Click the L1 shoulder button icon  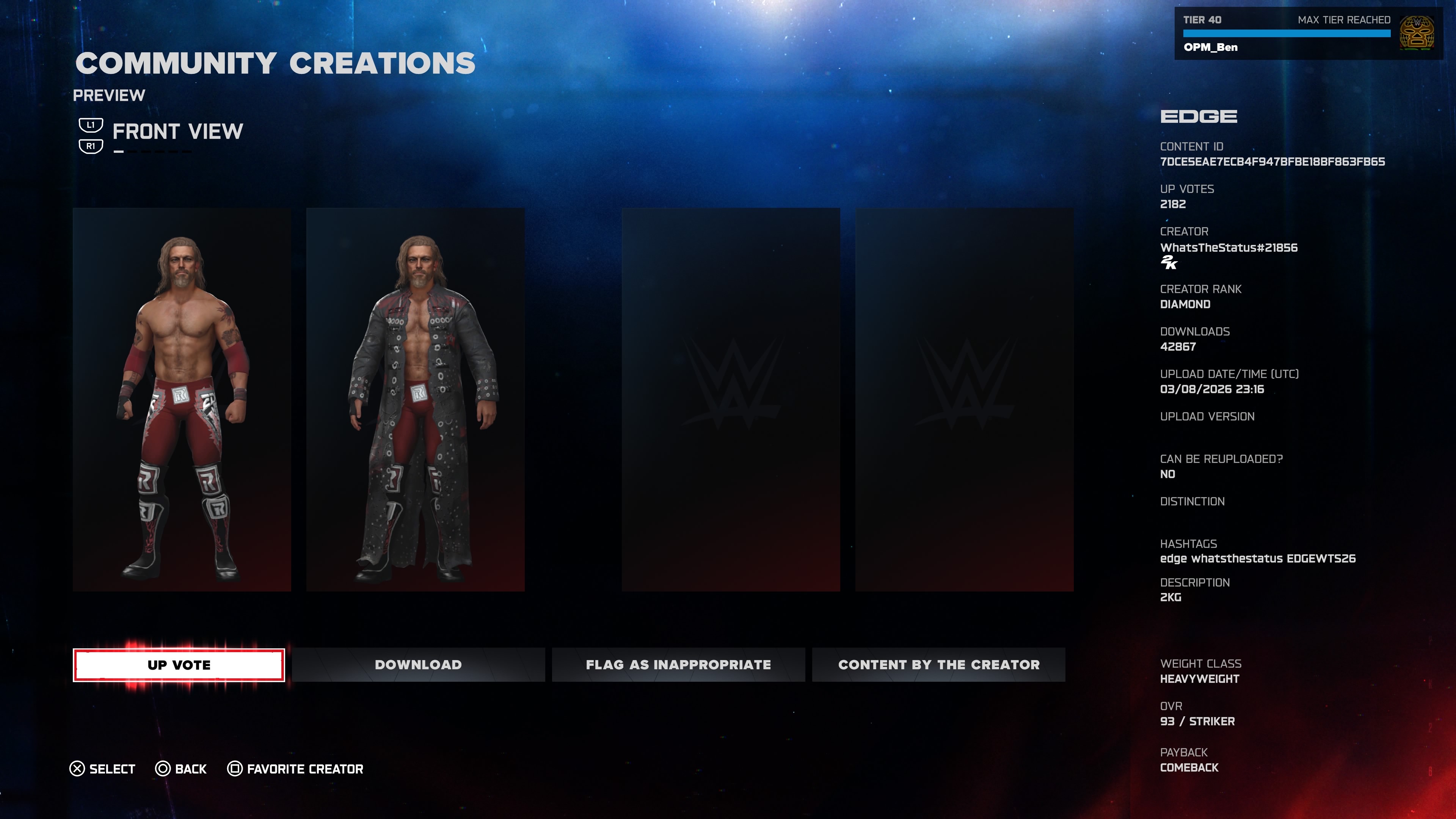pyautogui.click(x=91, y=124)
